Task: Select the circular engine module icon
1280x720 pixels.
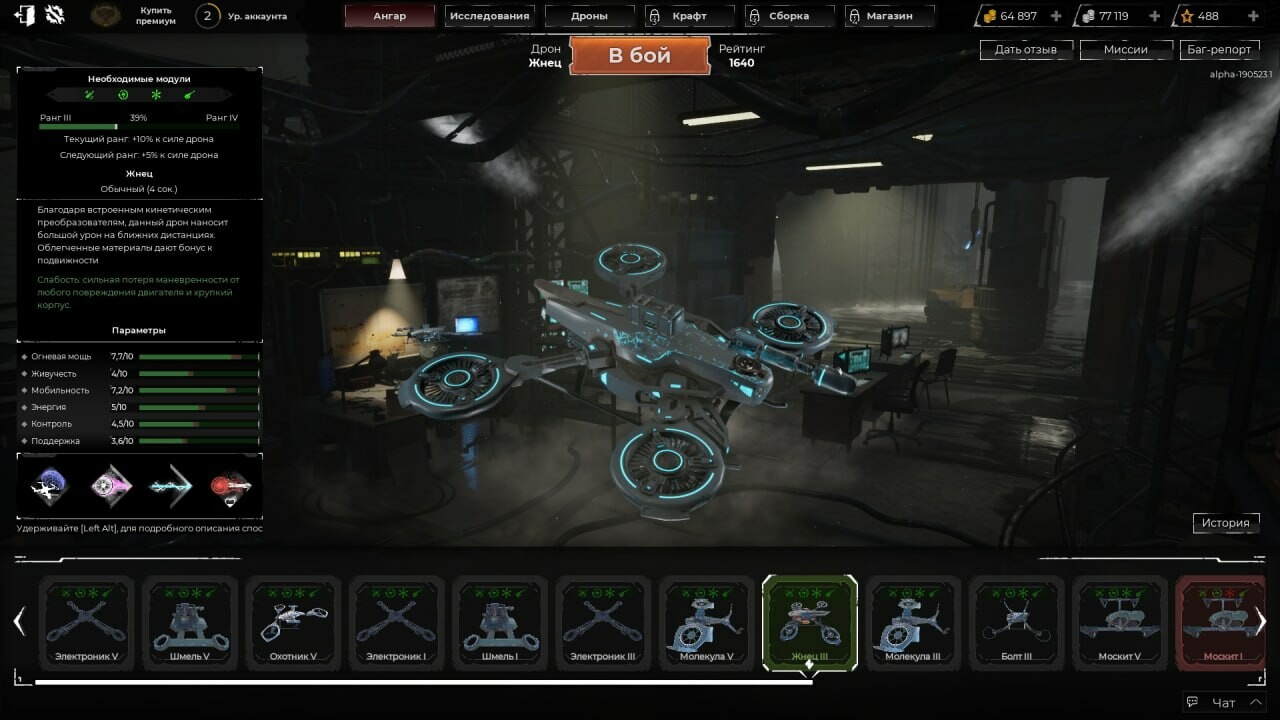Action: (123, 94)
